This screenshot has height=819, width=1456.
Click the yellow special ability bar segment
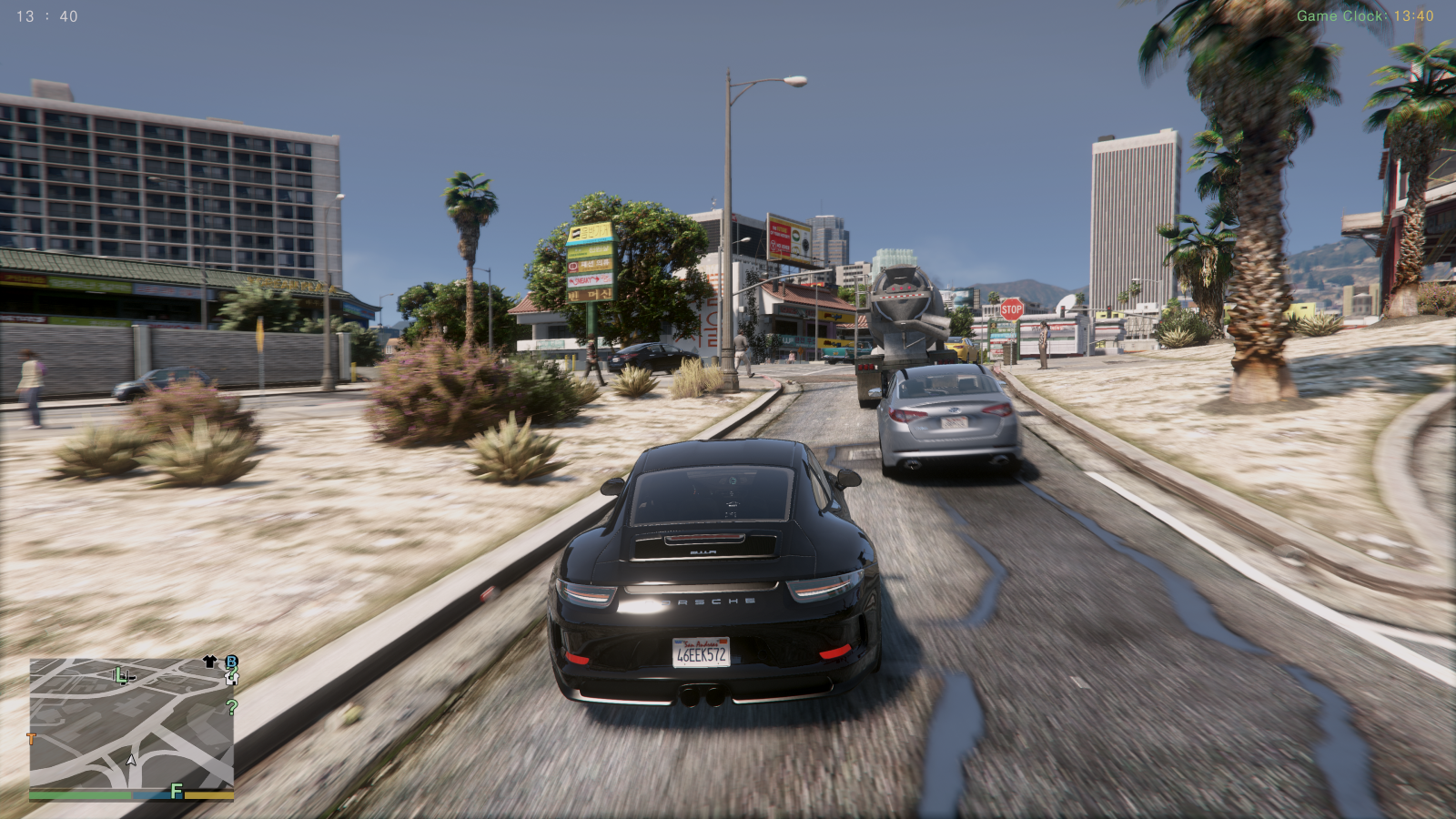pos(208,795)
